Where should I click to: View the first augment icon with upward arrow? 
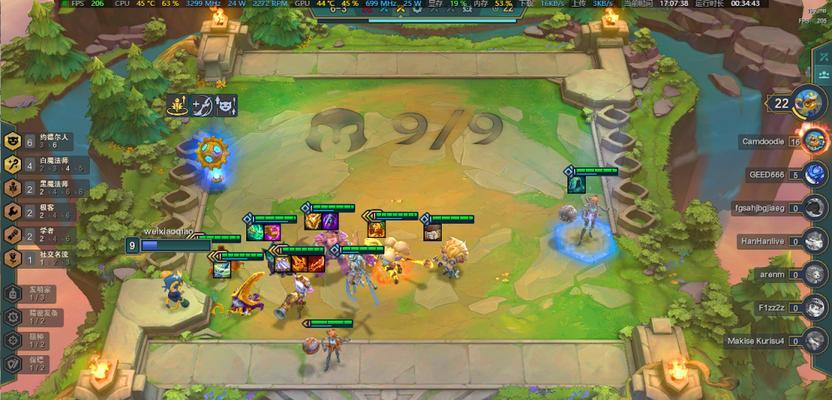click(178, 104)
